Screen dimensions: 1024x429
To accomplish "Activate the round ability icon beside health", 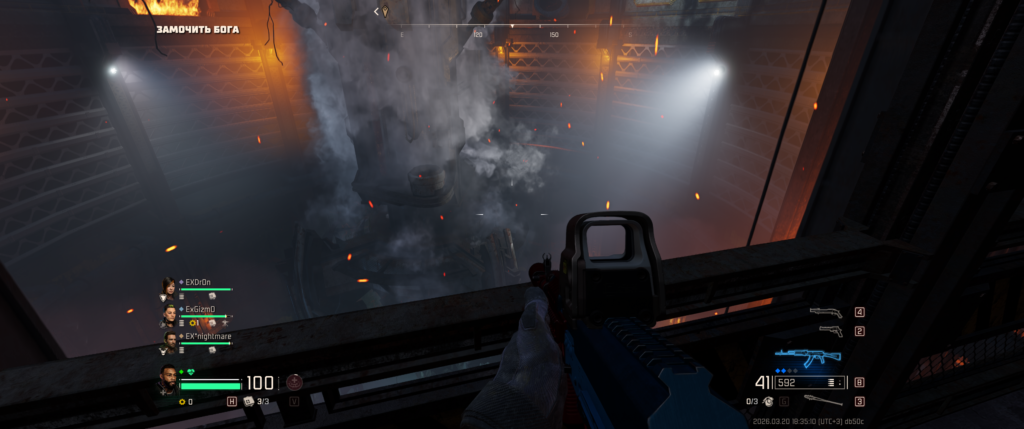I will [294, 382].
